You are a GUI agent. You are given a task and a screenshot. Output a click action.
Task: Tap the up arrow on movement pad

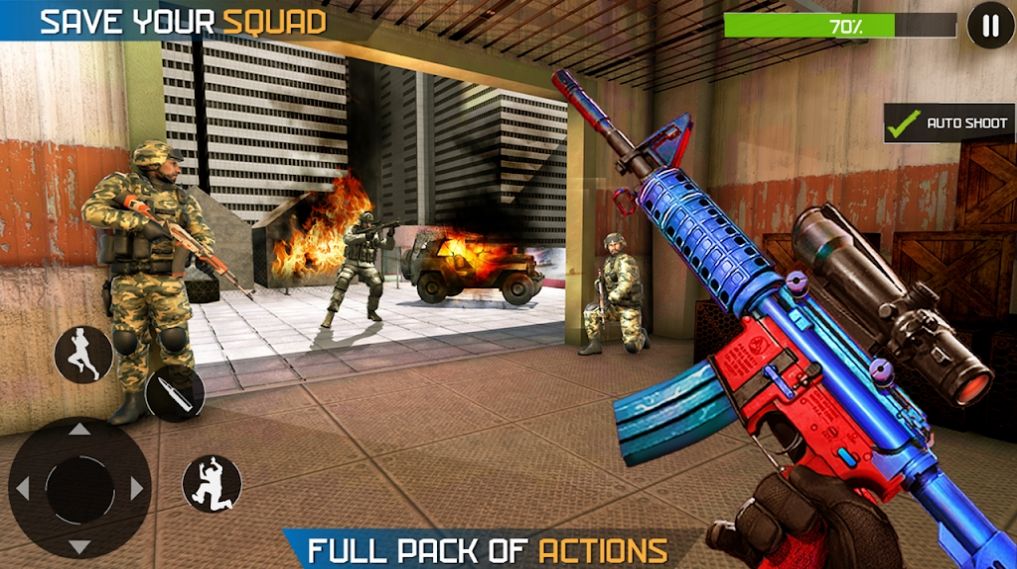click(x=80, y=431)
